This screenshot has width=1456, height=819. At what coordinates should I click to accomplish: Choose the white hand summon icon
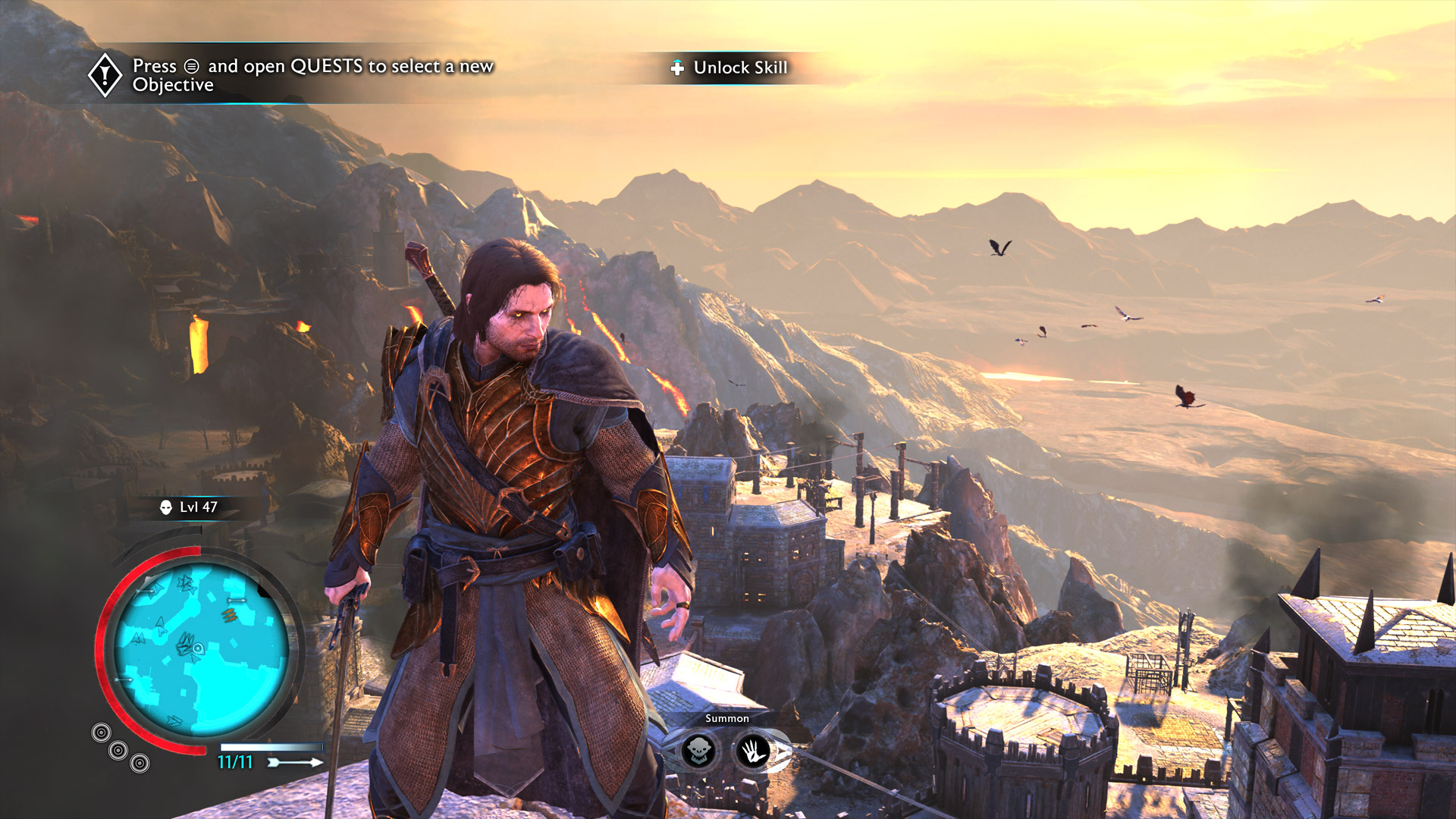(754, 751)
